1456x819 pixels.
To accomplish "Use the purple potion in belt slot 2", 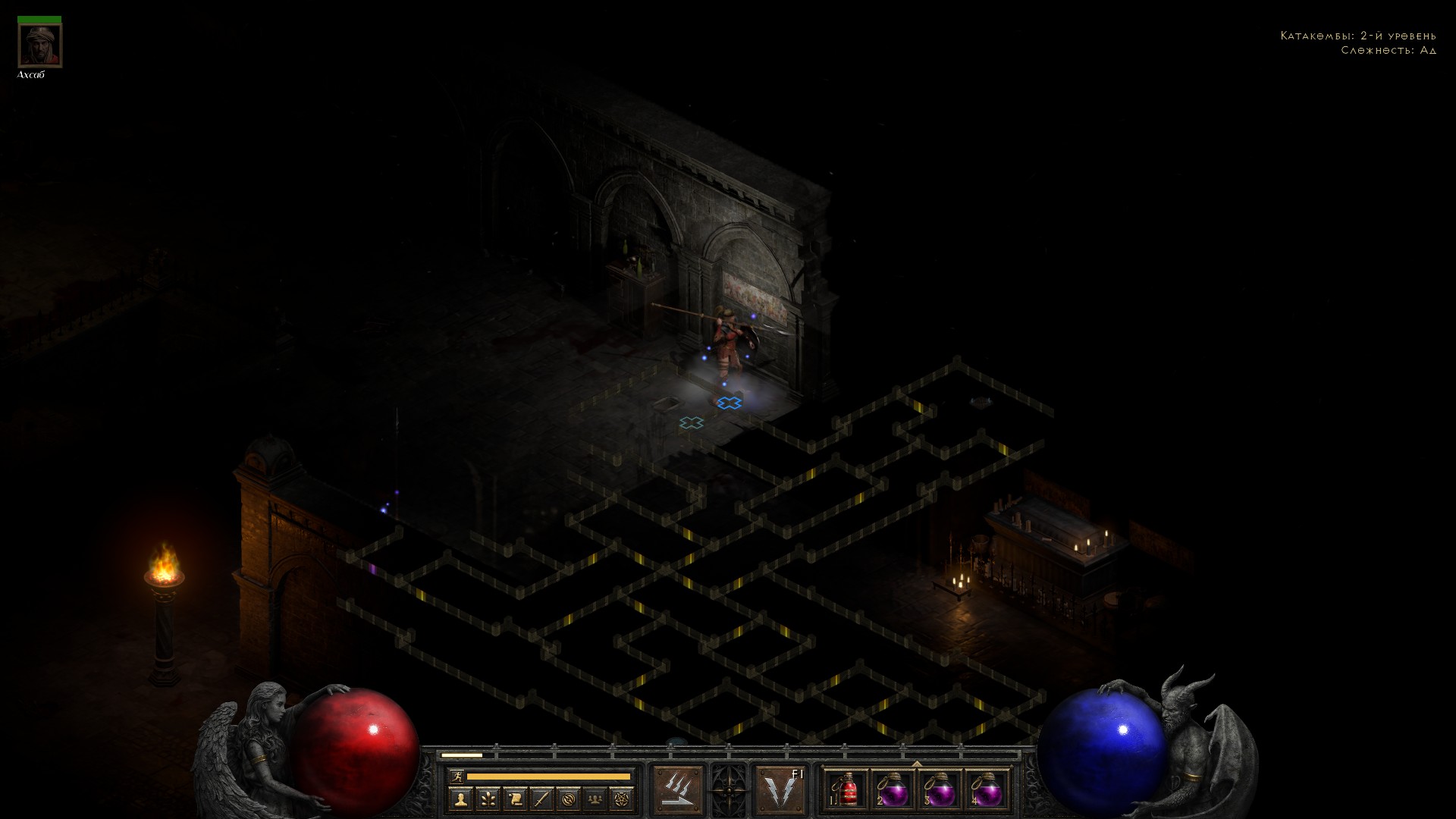I will click(893, 789).
